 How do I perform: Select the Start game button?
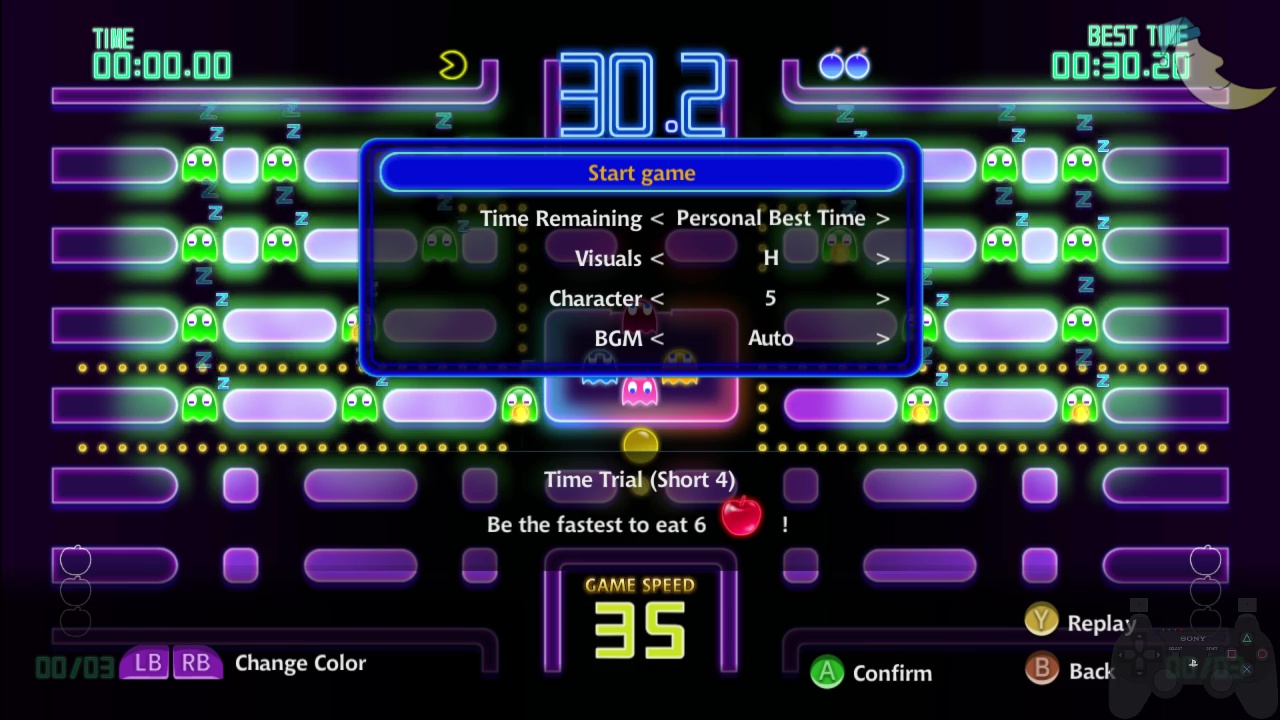tap(641, 173)
